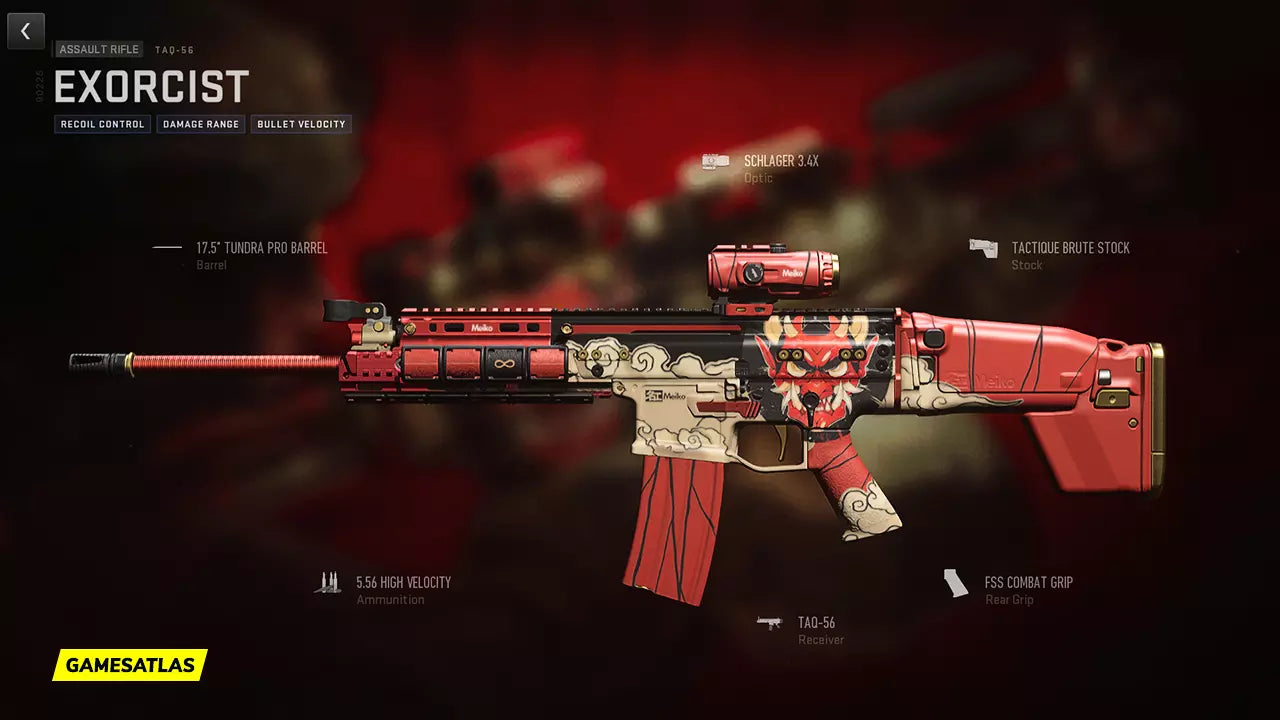1280x720 pixels.
Task: Click the Recoil Control tag
Action: click(x=102, y=124)
